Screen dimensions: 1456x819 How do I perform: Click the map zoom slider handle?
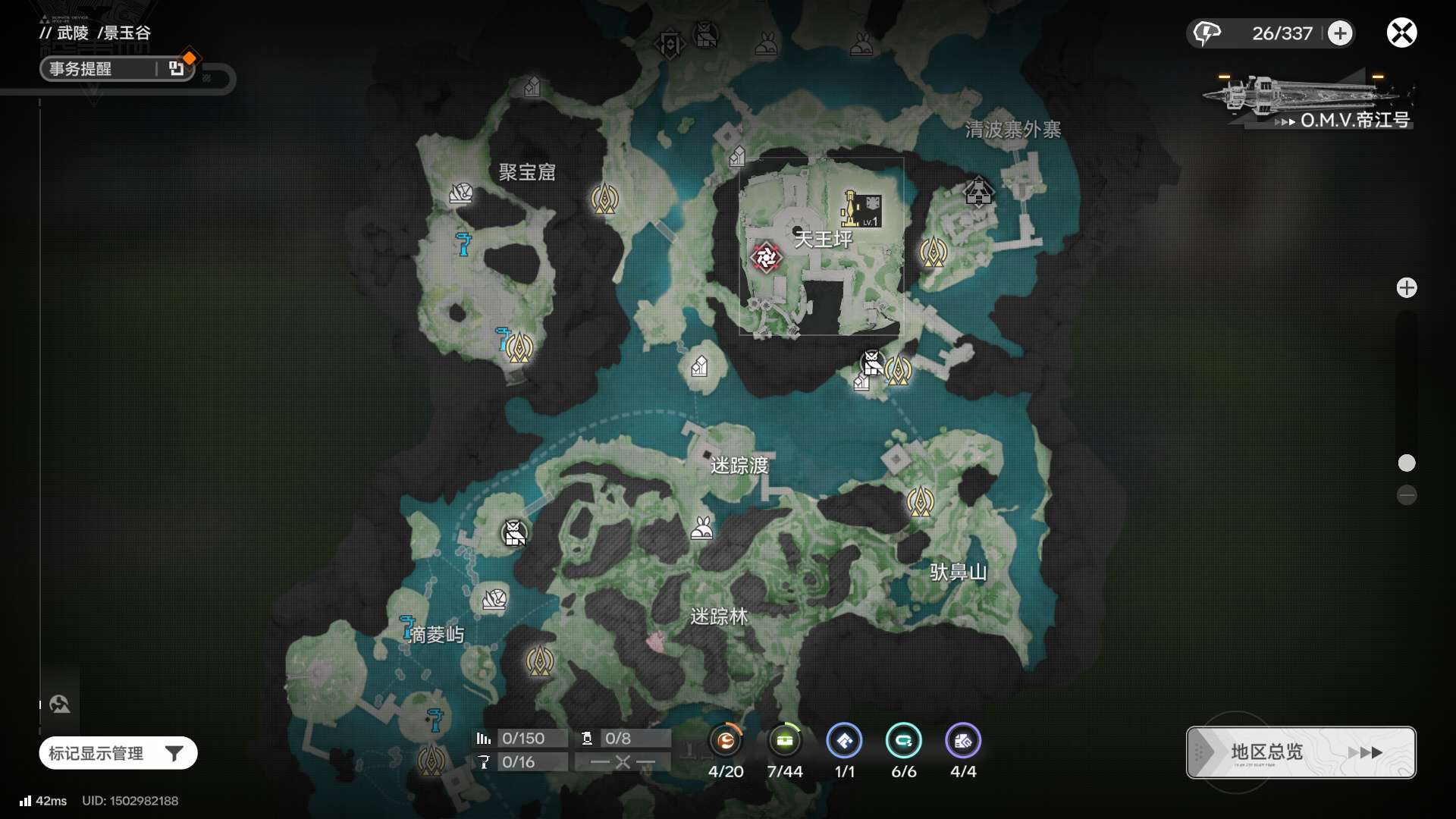coord(1407,463)
